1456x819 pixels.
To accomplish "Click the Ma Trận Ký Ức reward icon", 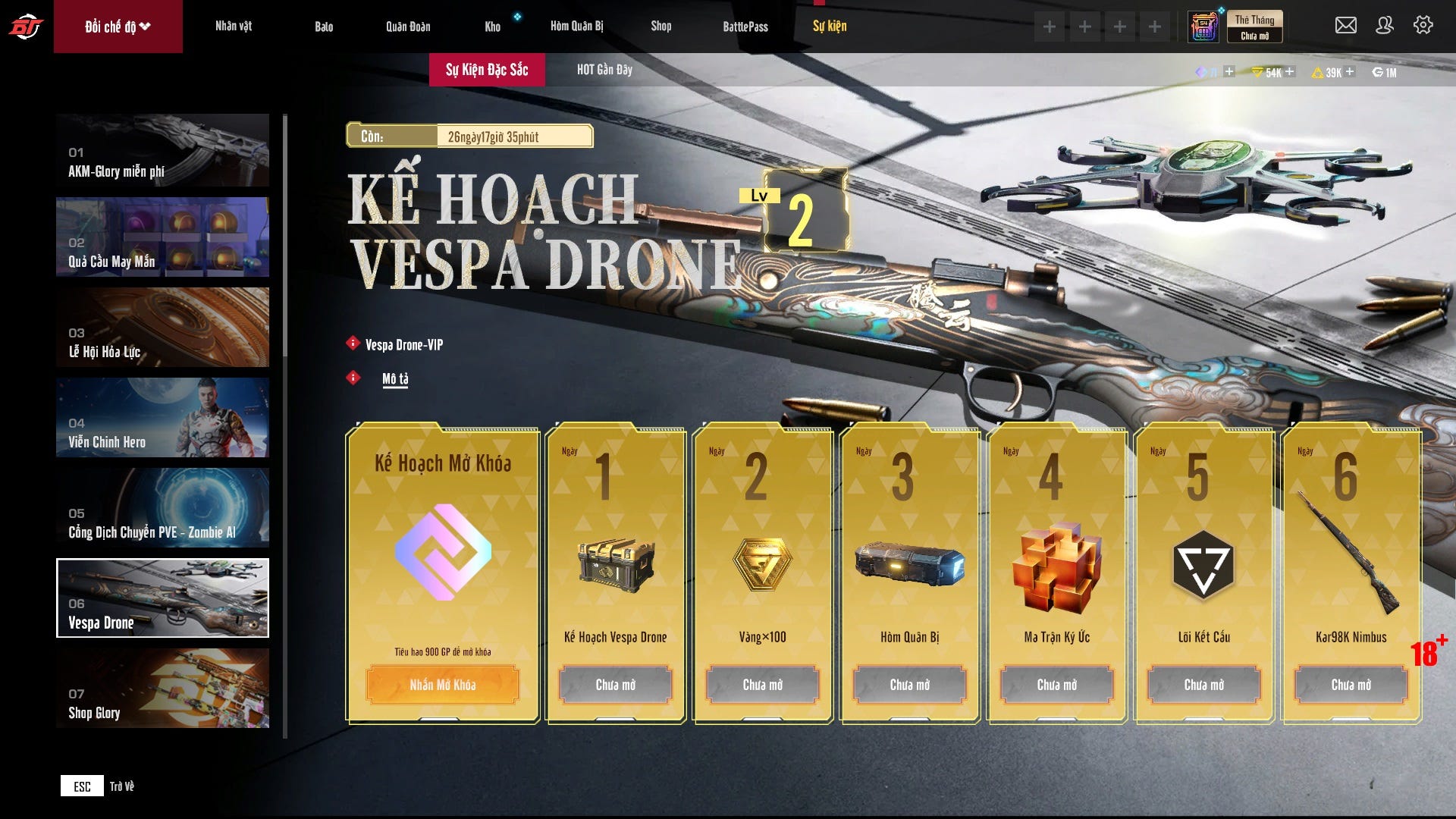I will [1056, 566].
